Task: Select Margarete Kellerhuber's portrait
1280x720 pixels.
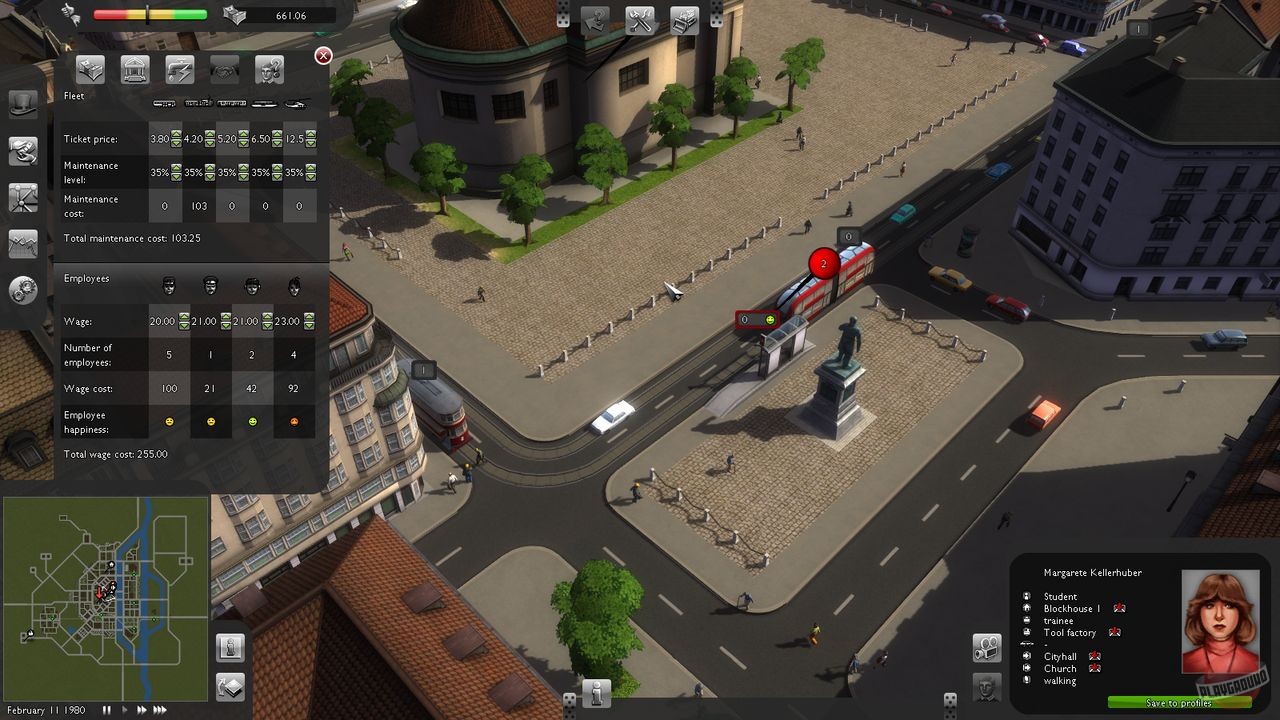Action: (1220, 621)
